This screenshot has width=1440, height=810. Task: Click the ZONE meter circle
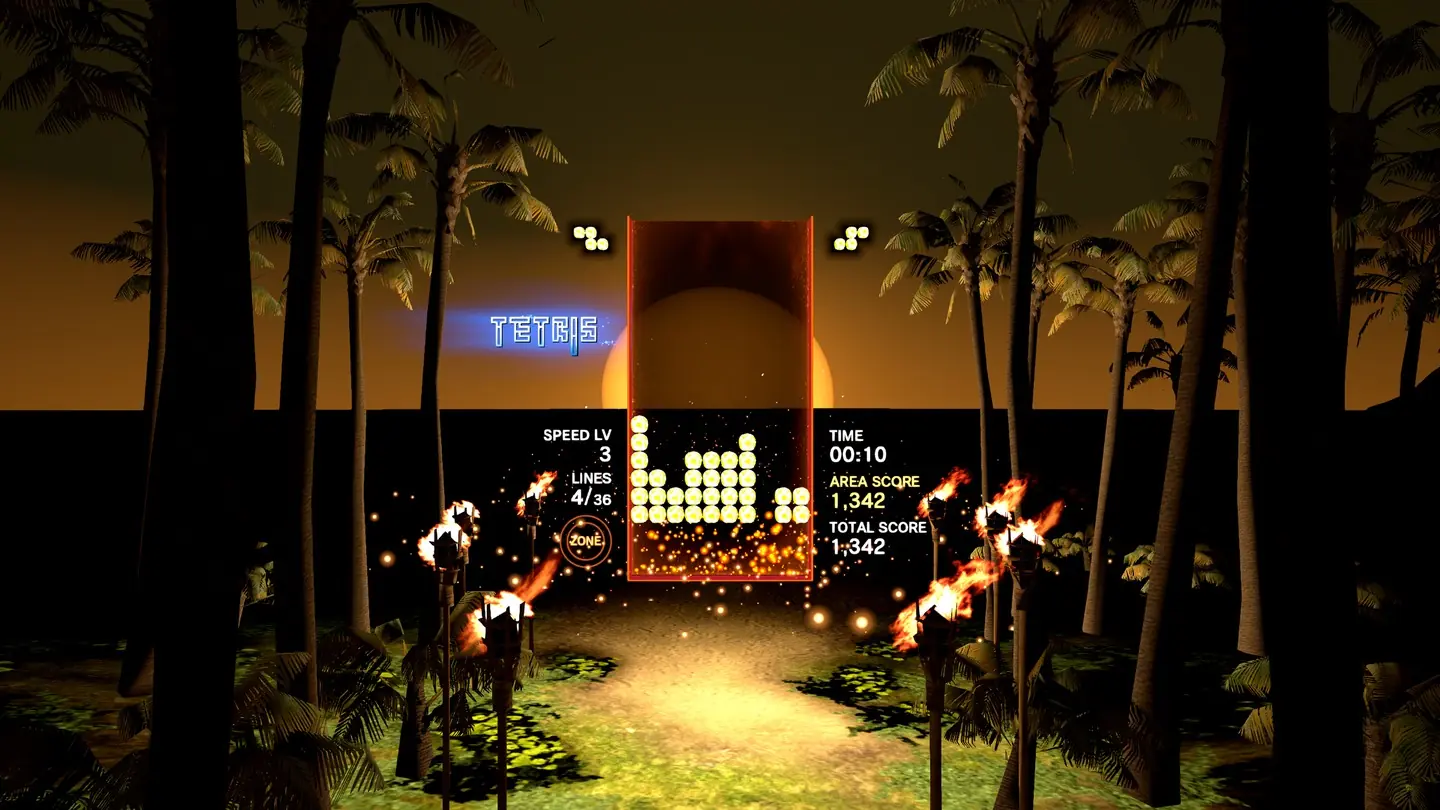587,541
